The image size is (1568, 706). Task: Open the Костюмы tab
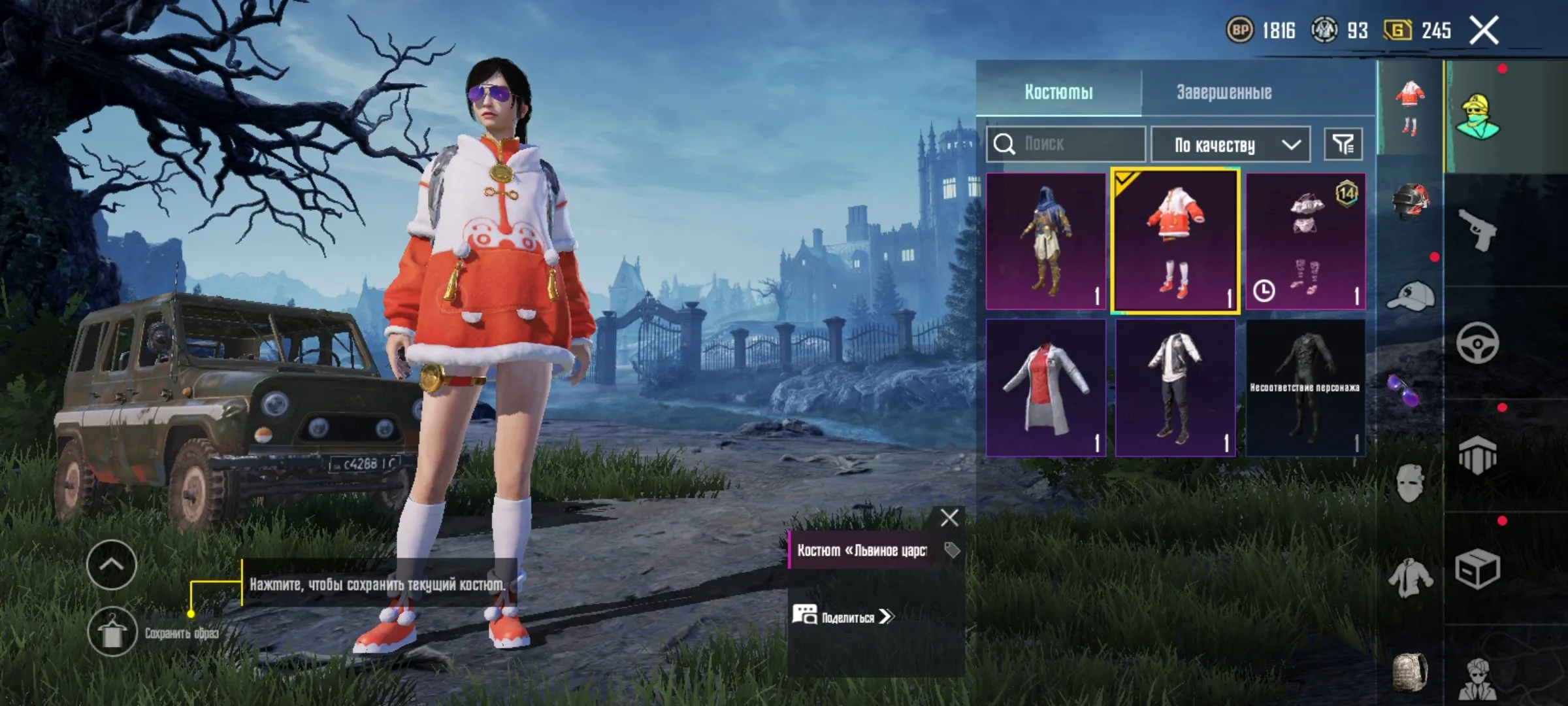click(1058, 92)
